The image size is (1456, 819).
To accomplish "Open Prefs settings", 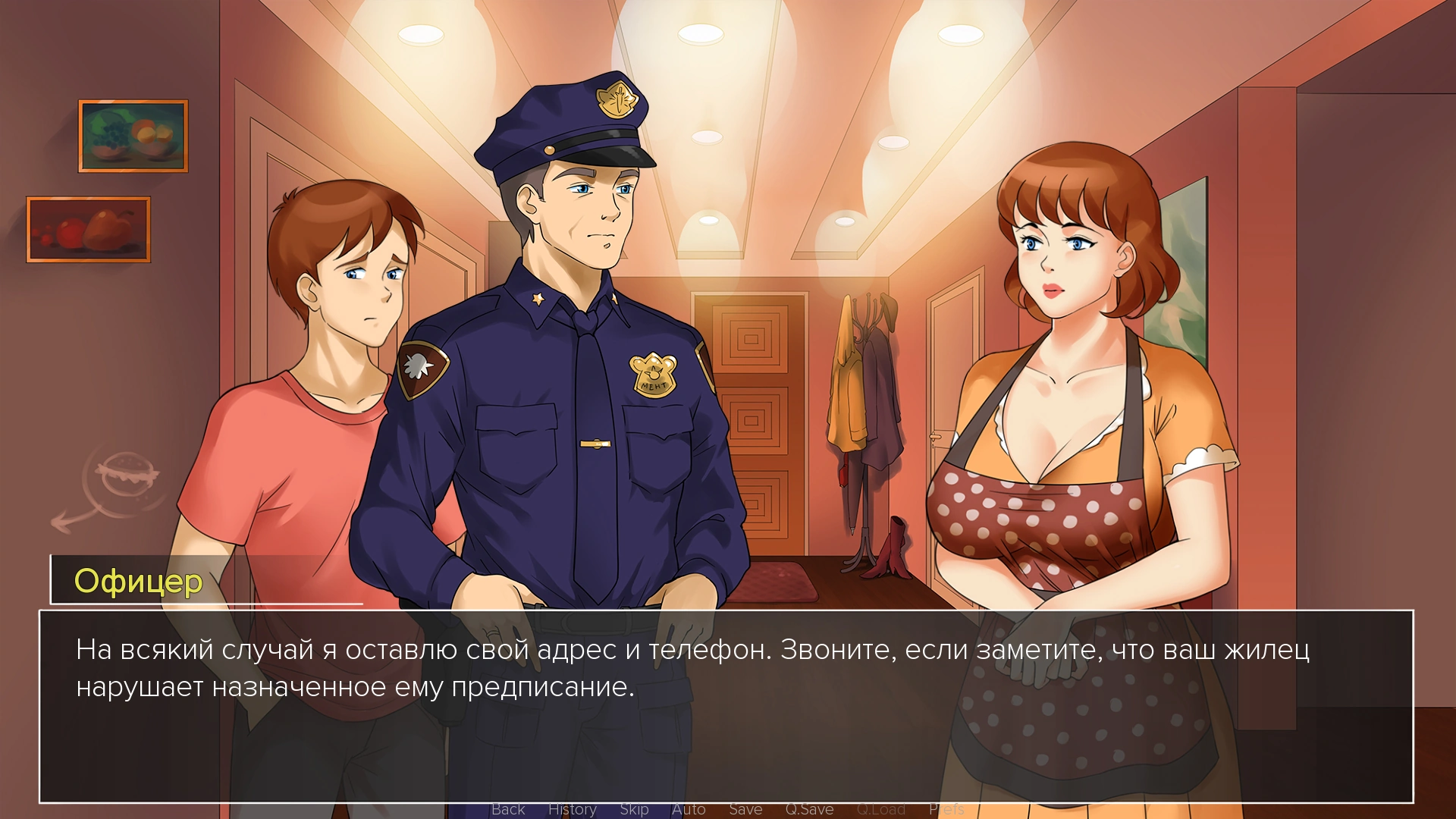I will tap(946, 809).
